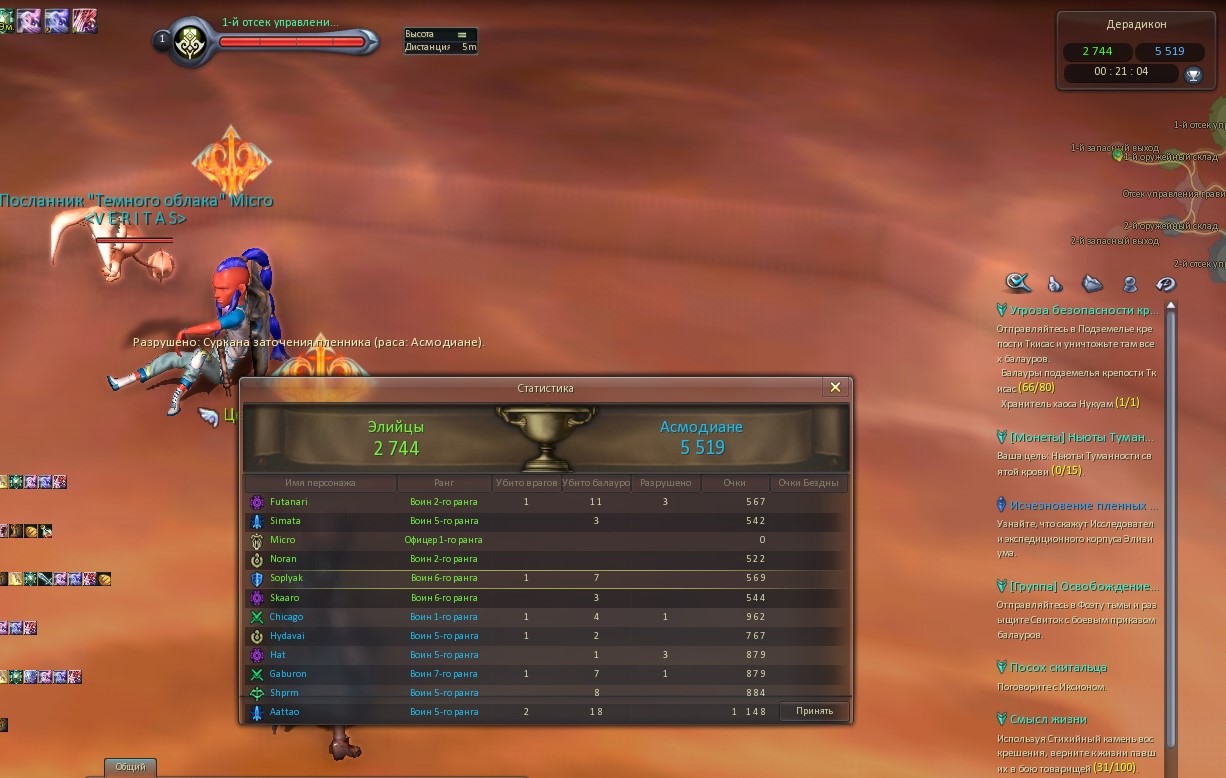
Task: Click the circular arrow icon above quests
Action: pos(1166,283)
